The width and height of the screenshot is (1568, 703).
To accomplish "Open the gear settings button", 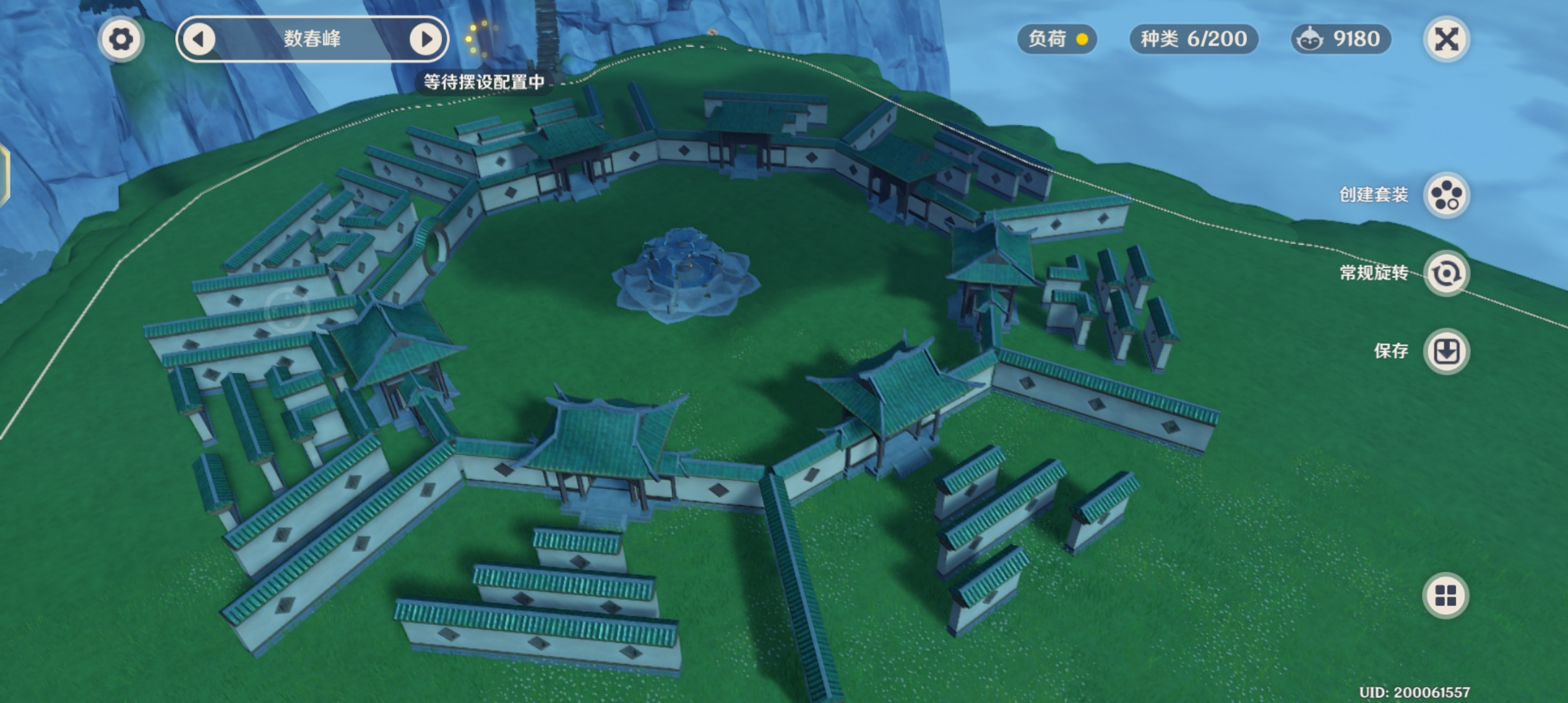I will pyautogui.click(x=120, y=39).
